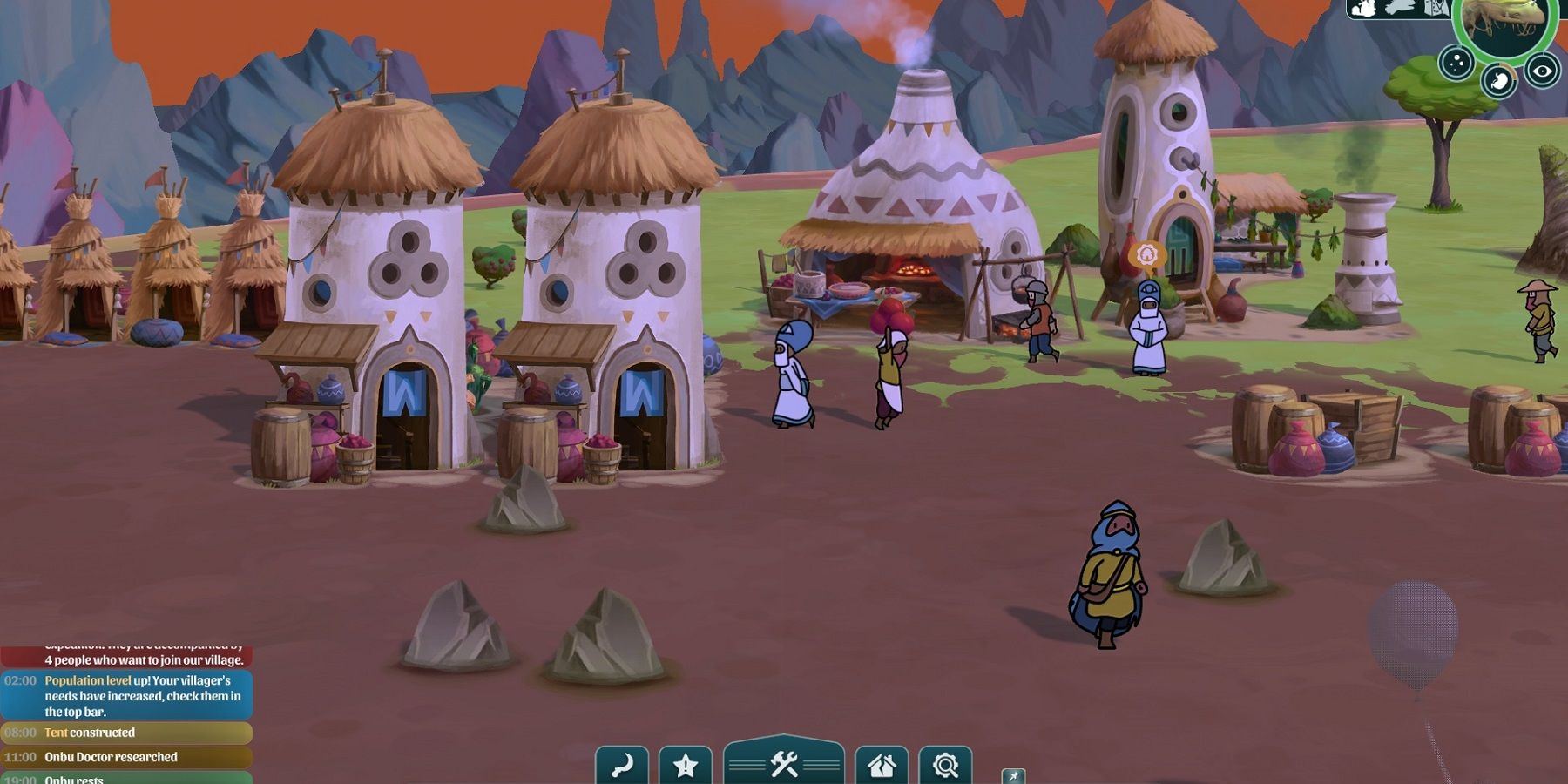
Task: Toggle the creature silhouette indicator top bar
Action: tap(1365, 8)
